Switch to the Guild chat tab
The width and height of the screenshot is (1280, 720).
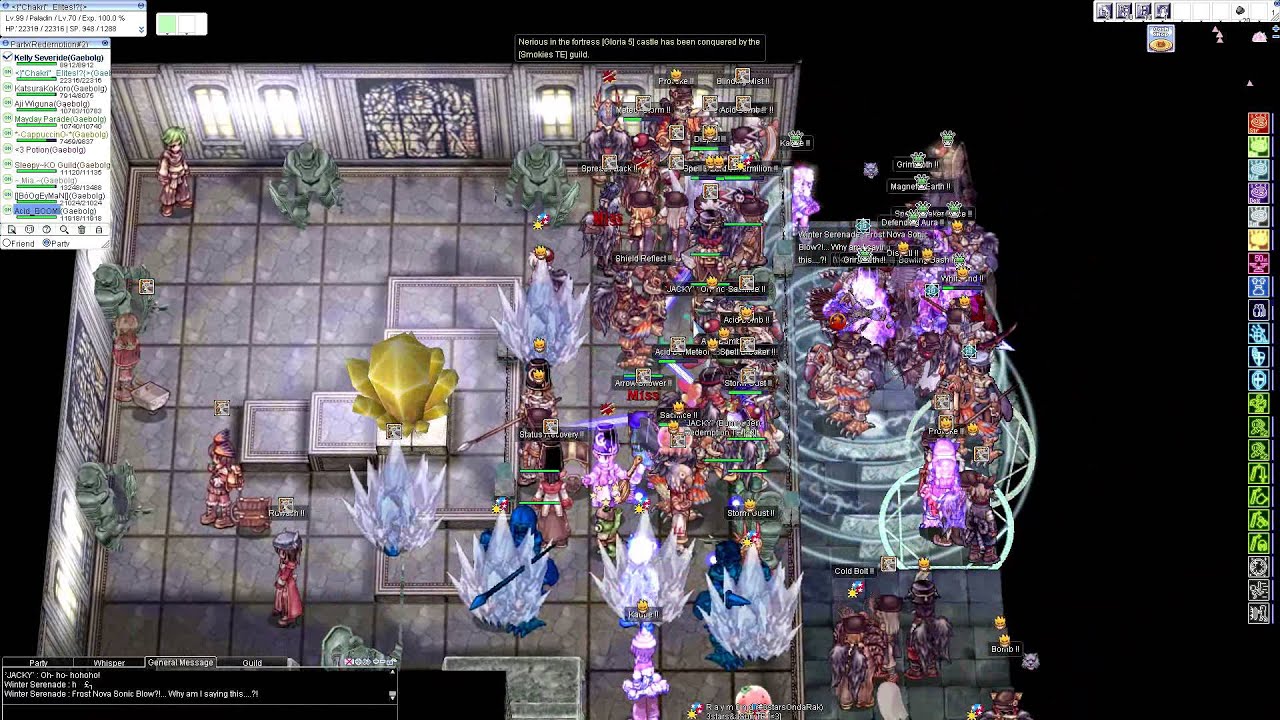pyautogui.click(x=252, y=663)
